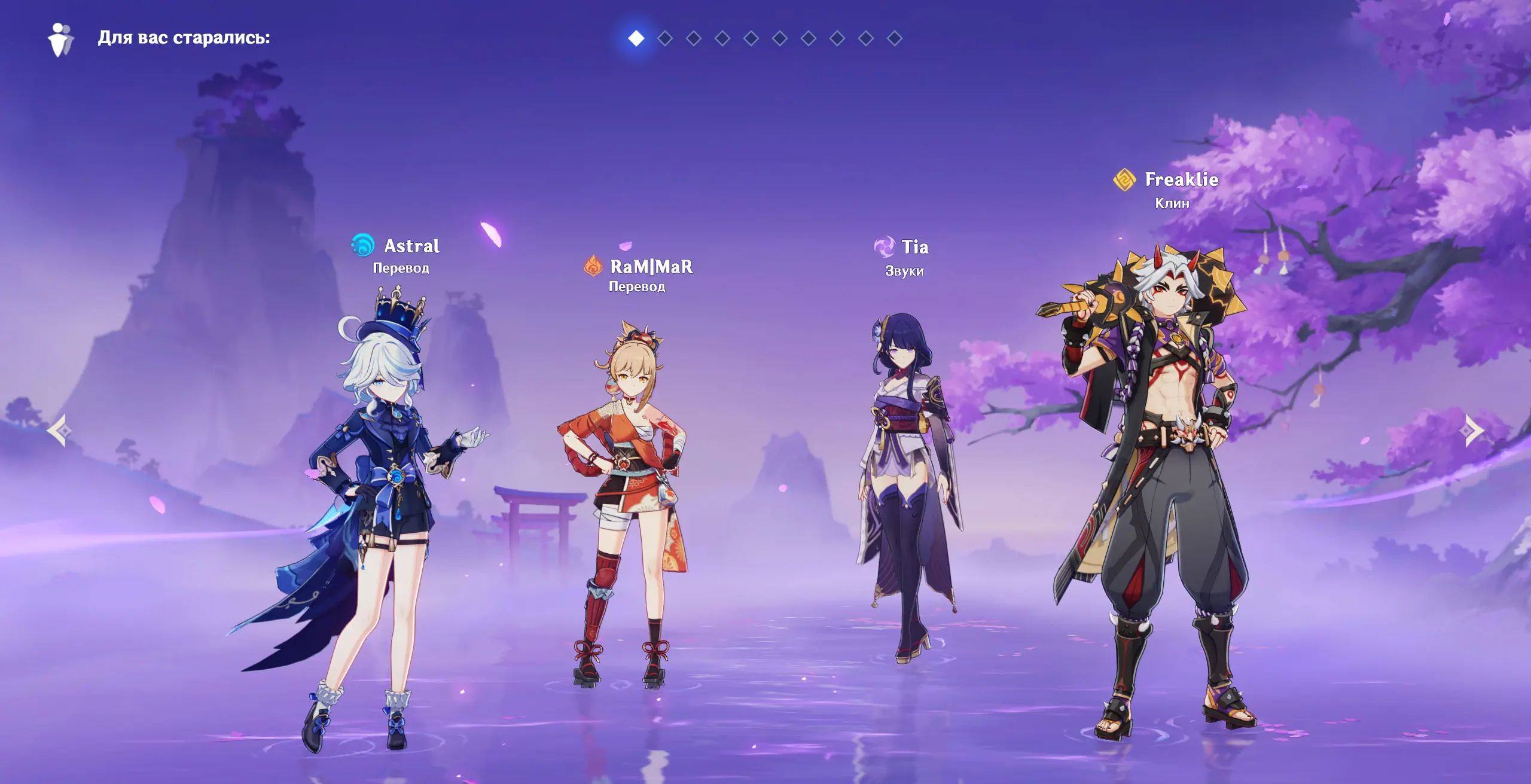Select the Freaklie credit name
The height and width of the screenshot is (784, 1531).
(x=1181, y=179)
